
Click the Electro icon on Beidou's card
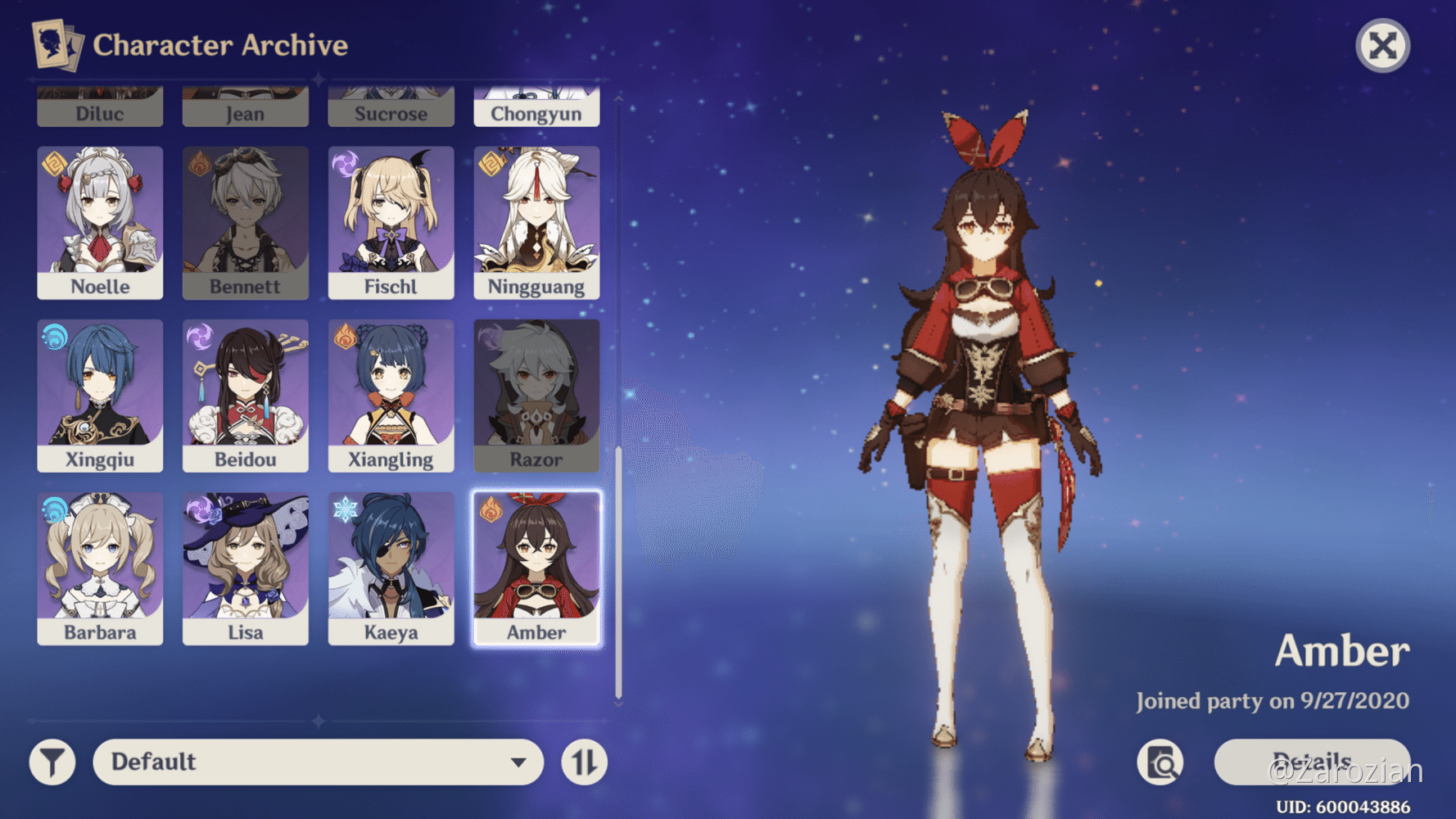(x=200, y=338)
